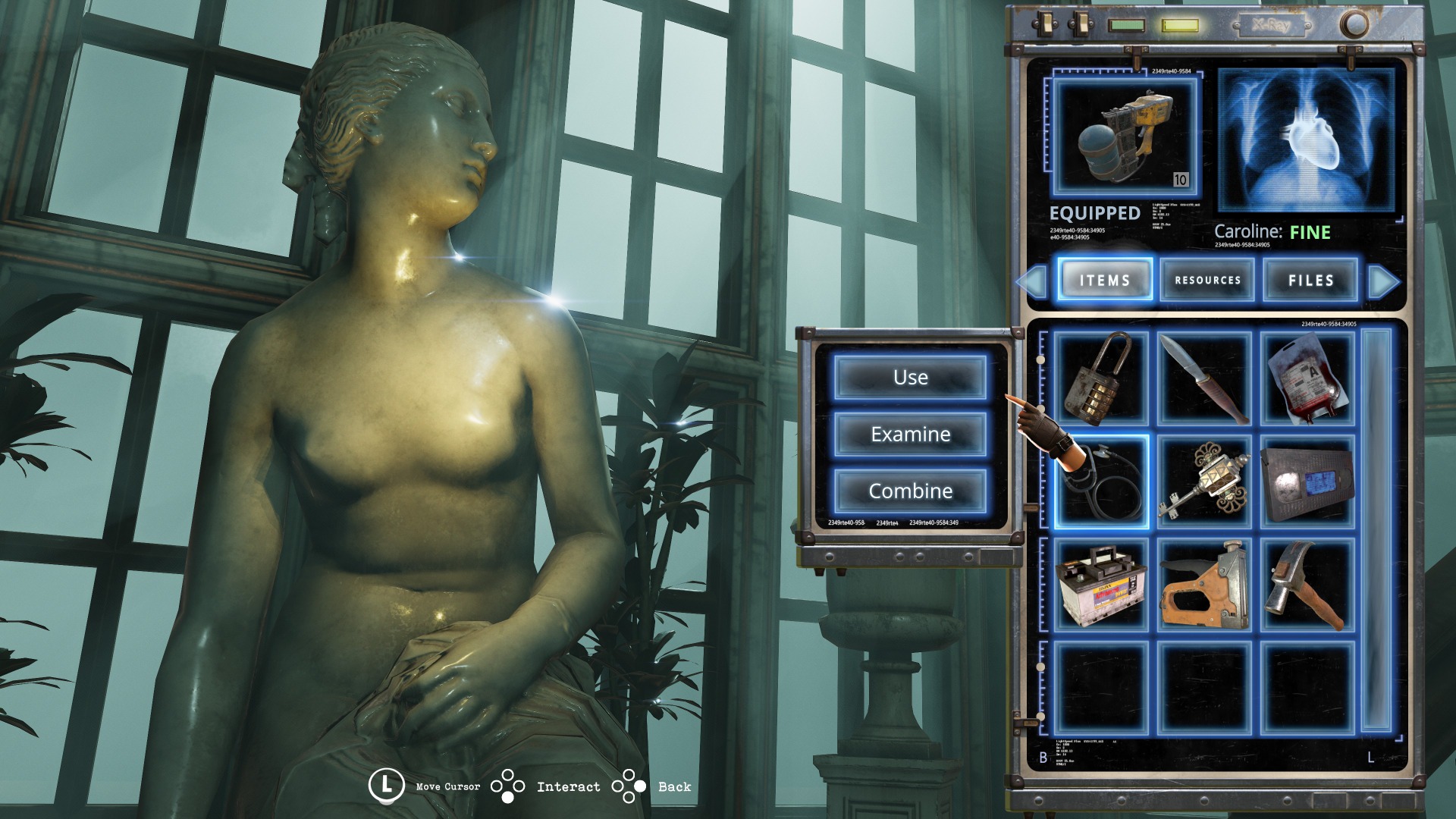The width and height of the screenshot is (1456, 819).
Task: Click the inventory scrollbar
Action: point(1377,531)
